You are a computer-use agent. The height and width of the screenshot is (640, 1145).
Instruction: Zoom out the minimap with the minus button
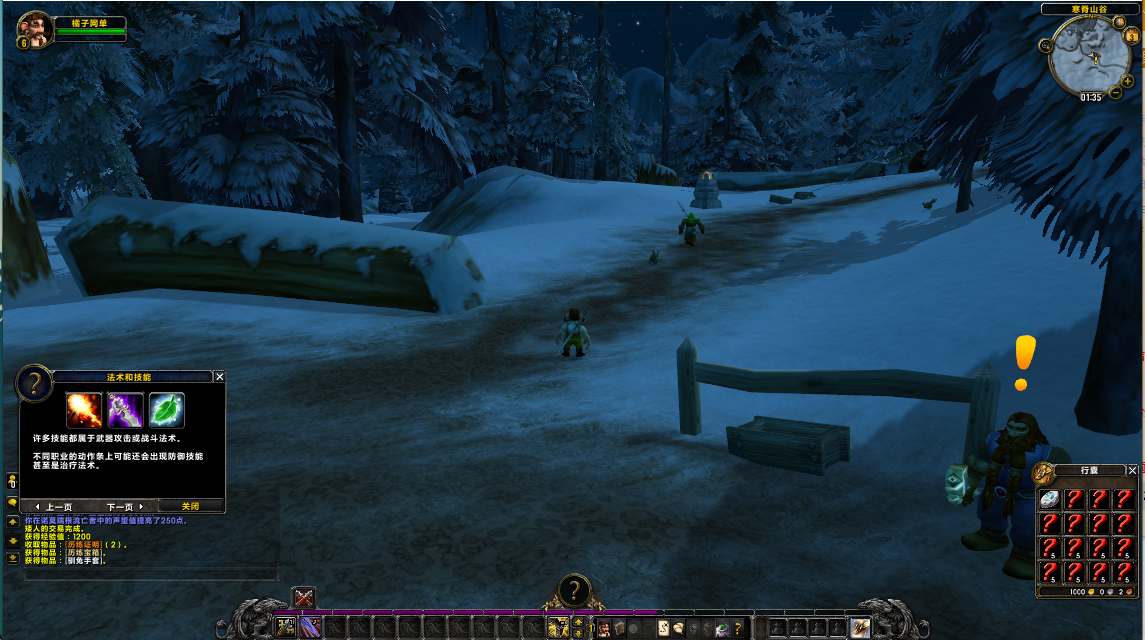coord(1115,94)
